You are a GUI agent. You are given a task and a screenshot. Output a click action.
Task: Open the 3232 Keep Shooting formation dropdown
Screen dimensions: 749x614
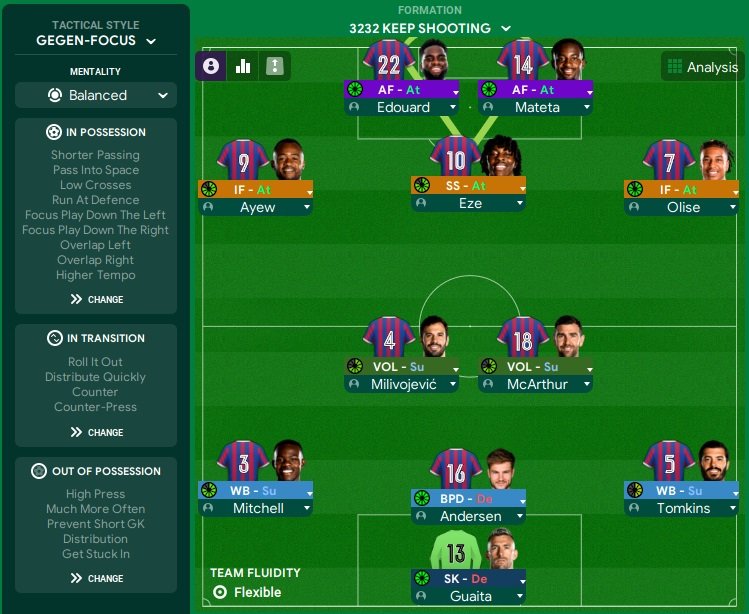point(430,28)
